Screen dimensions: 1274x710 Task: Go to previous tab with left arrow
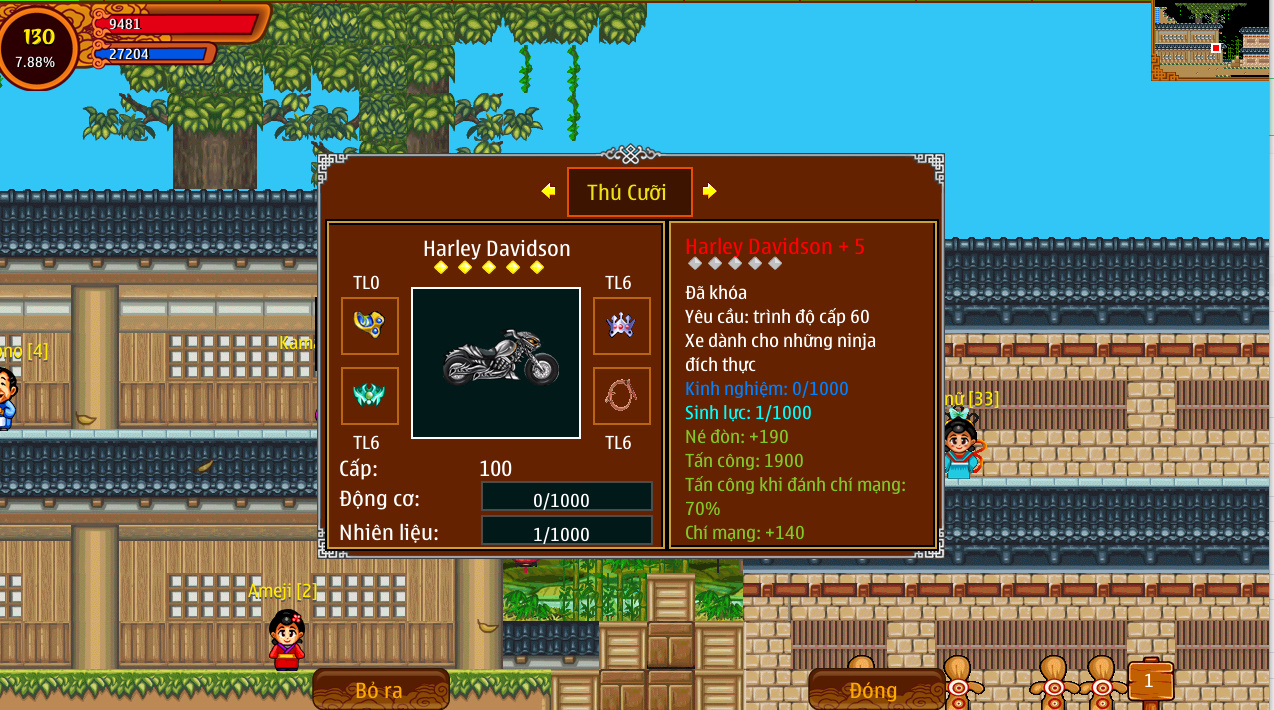tap(548, 191)
